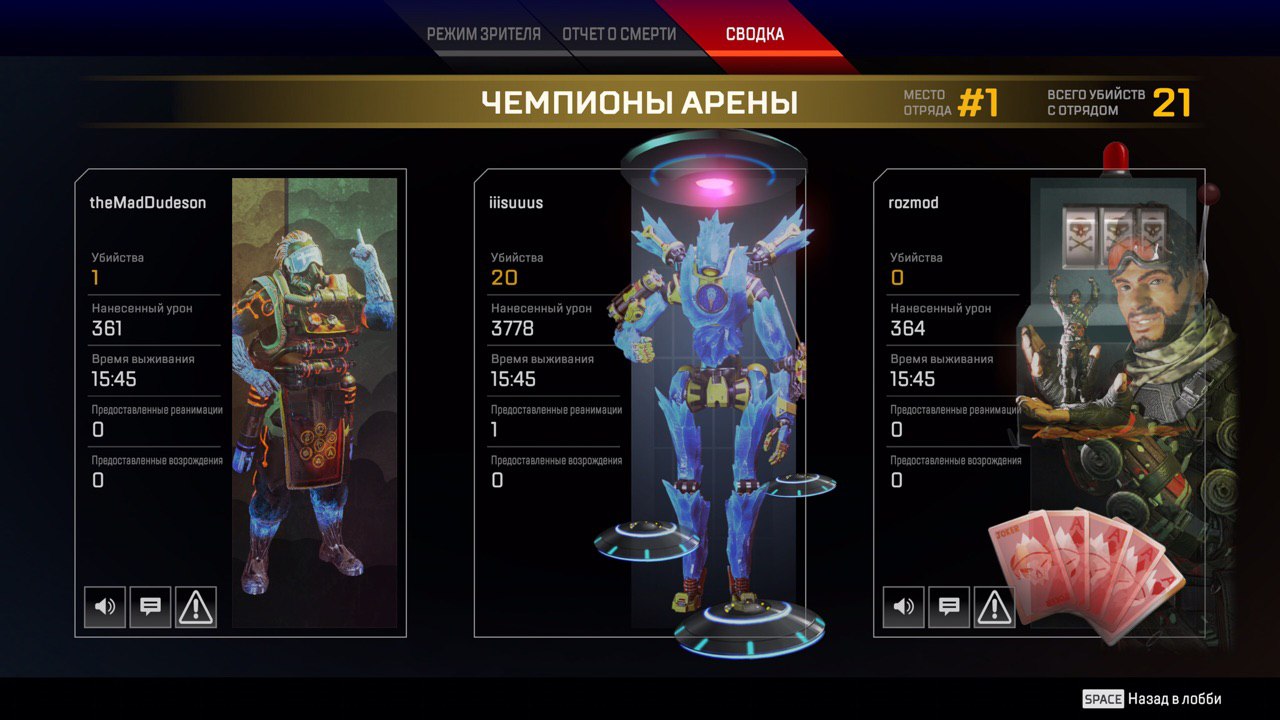Select rozmod's player name

914,203
